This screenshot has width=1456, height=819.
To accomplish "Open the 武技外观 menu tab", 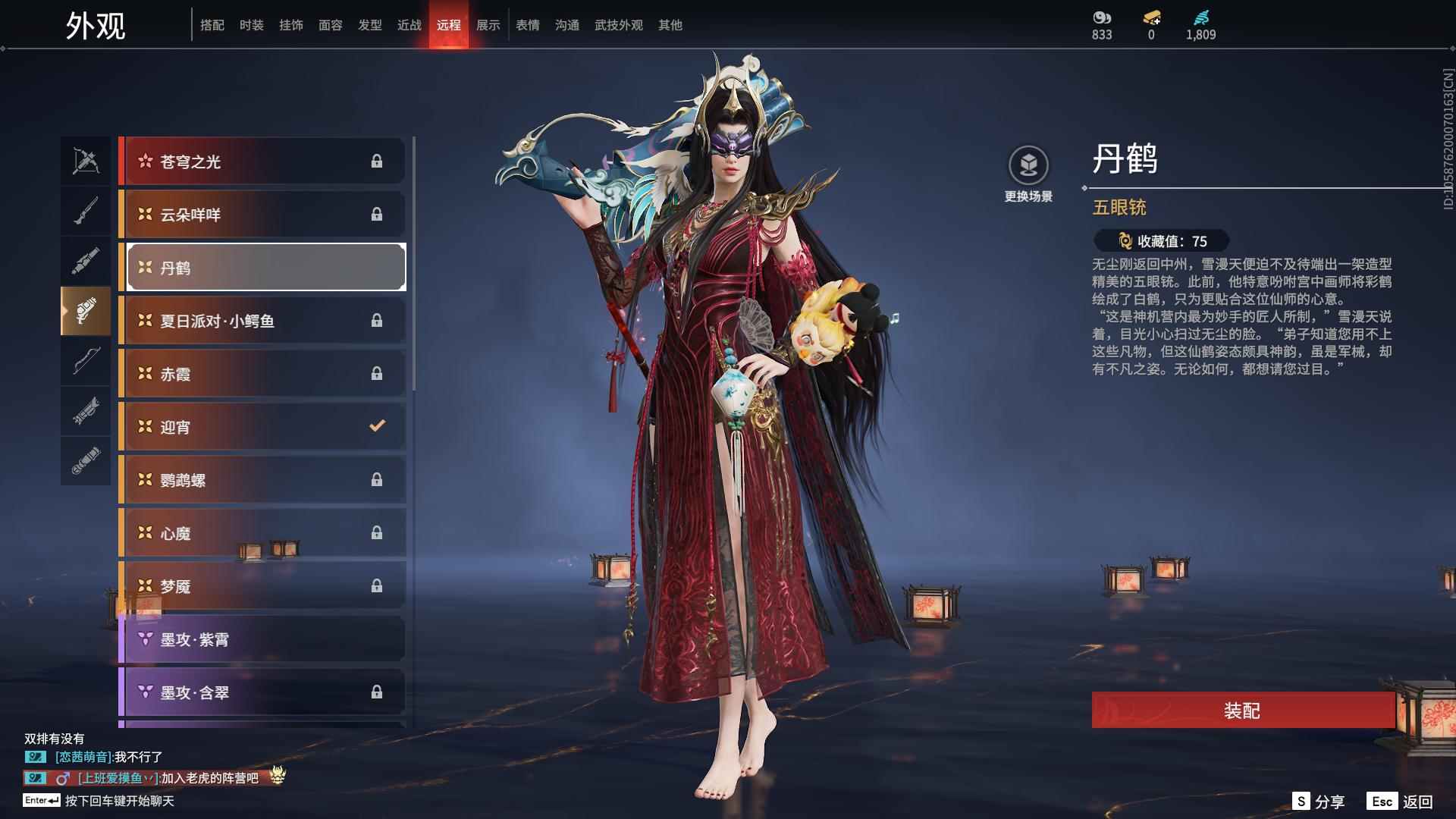I will point(618,24).
